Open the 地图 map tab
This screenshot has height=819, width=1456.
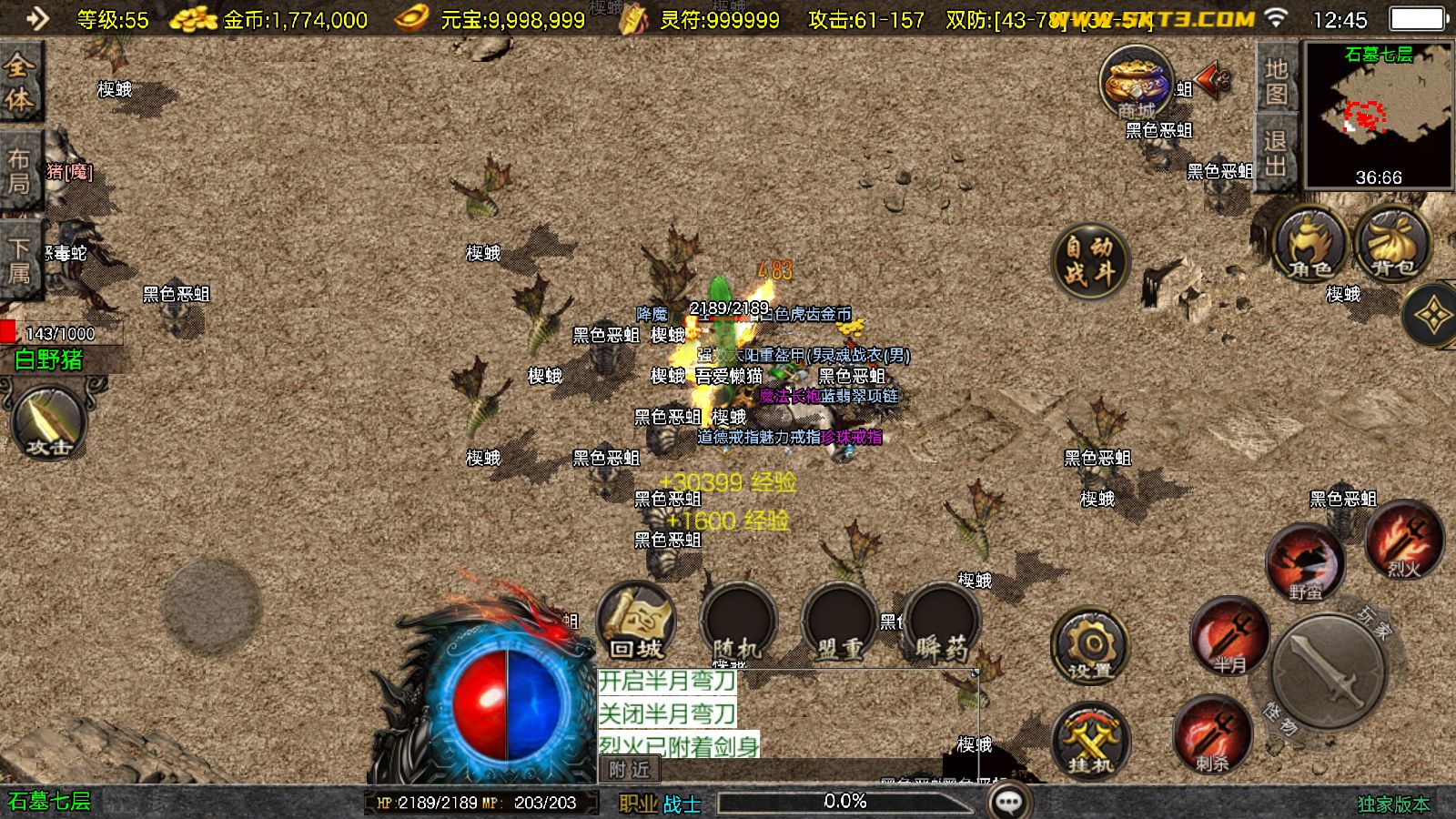pyautogui.click(x=1276, y=82)
